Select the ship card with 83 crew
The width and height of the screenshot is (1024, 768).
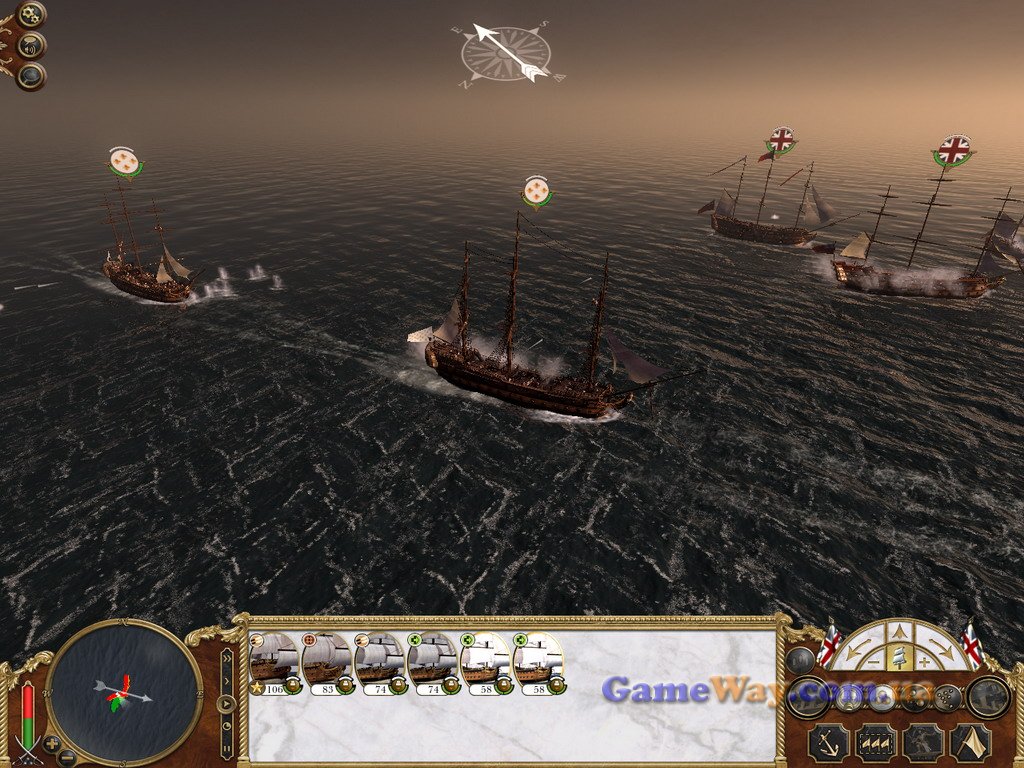pyautogui.click(x=327, y=660)
